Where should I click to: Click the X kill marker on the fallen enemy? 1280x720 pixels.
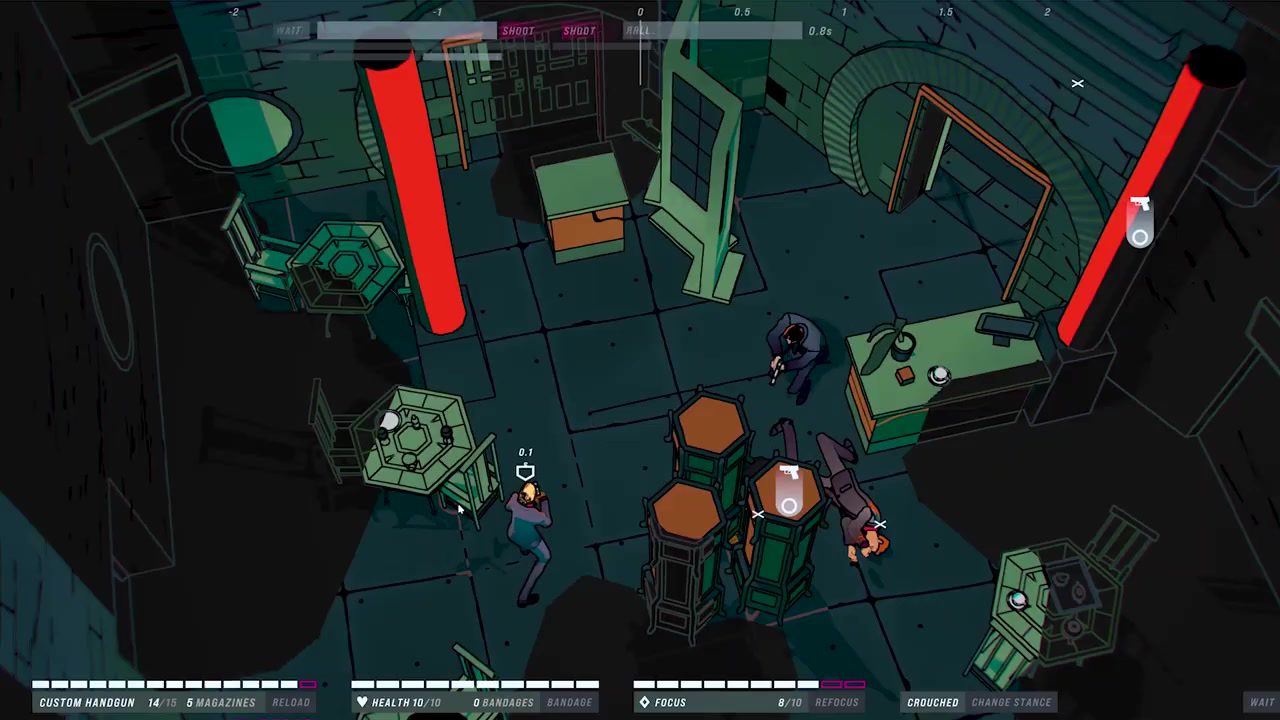[x=879, y=524]
